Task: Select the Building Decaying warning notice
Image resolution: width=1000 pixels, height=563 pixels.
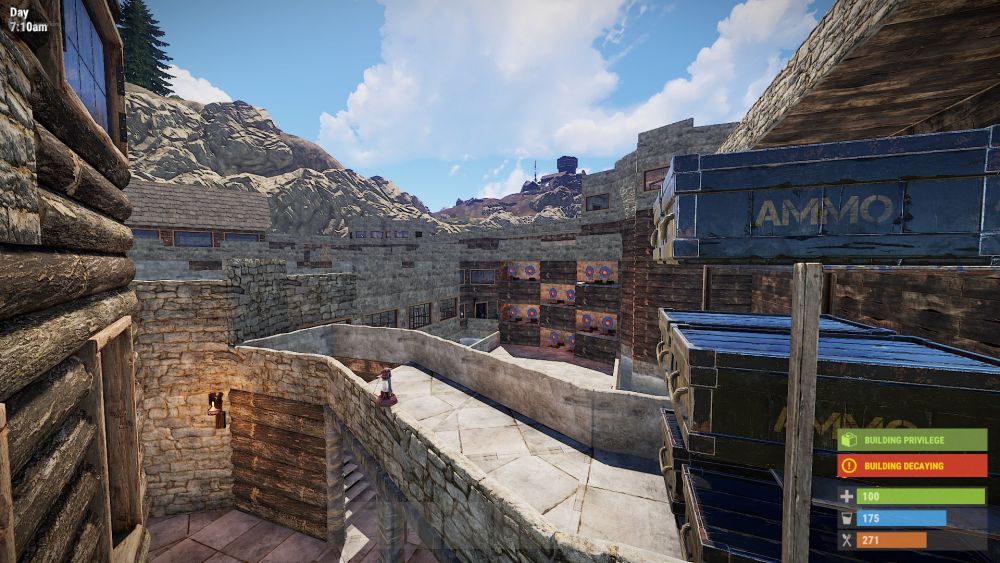Action: tap(912, 465)
